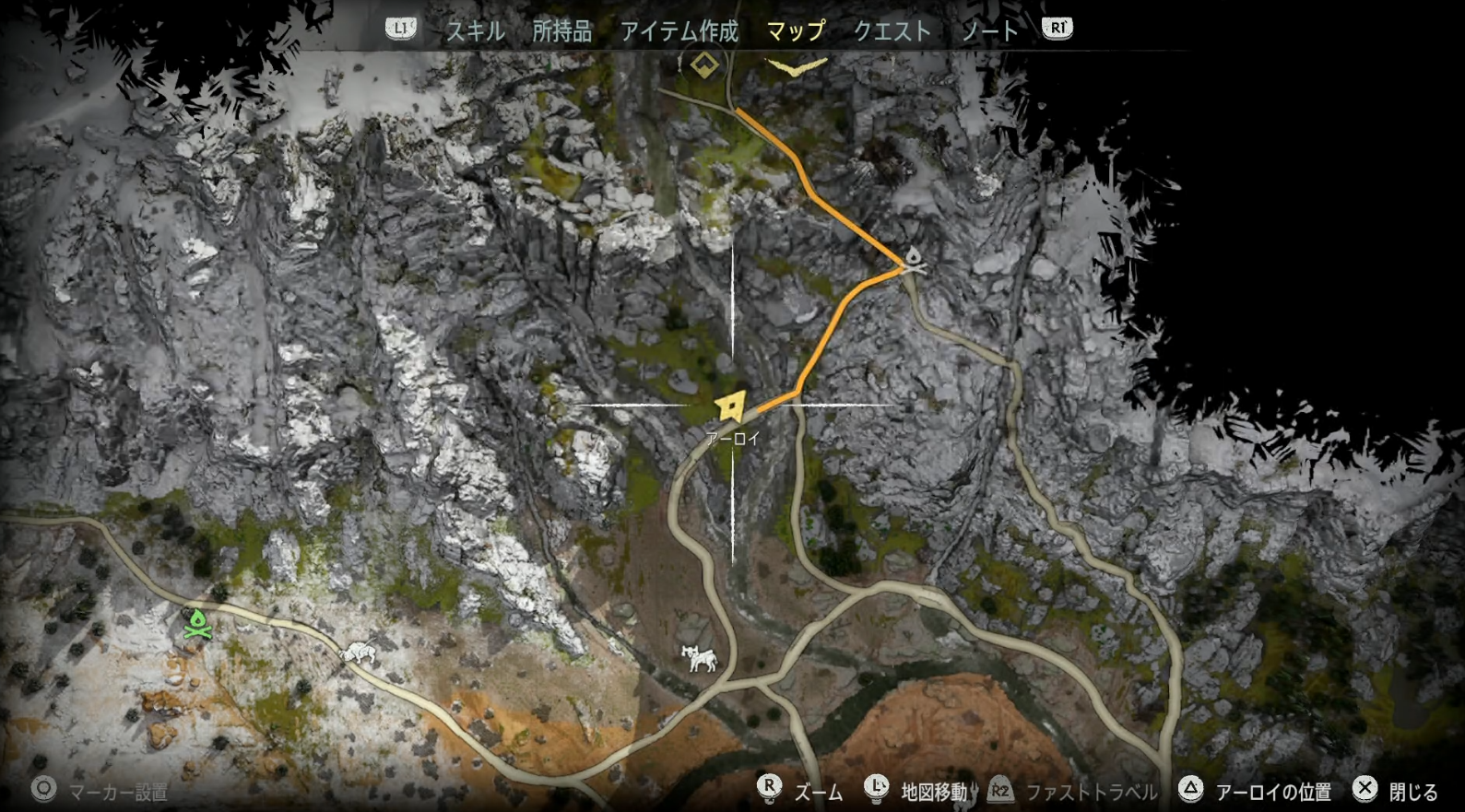Select the green campfire map marker
This screenshot has width=1465, height=812.
197,624
